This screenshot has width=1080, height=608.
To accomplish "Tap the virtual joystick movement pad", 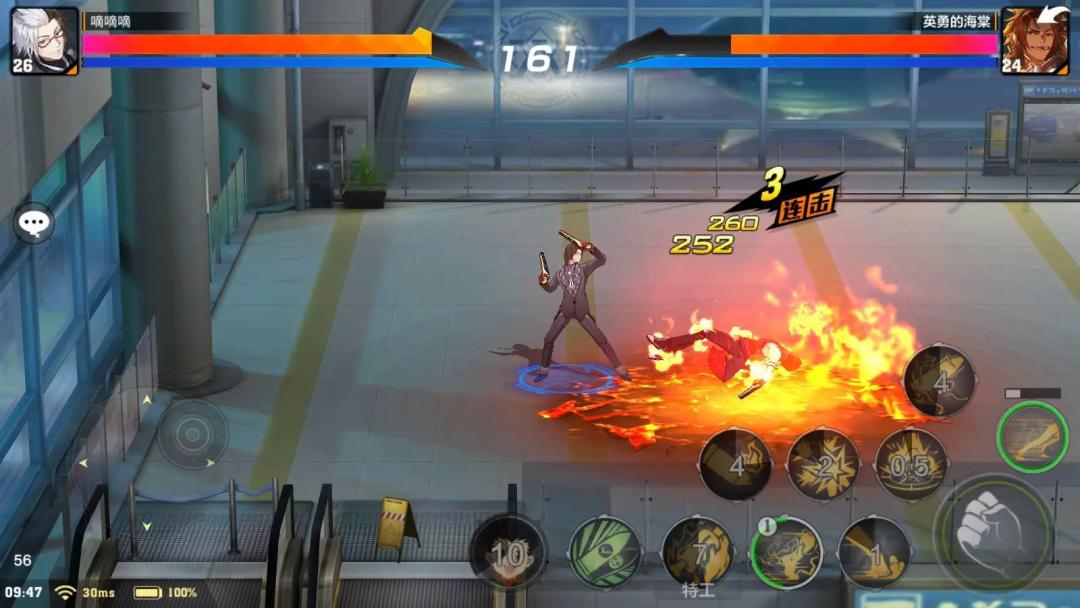I will tap(192, 434).
